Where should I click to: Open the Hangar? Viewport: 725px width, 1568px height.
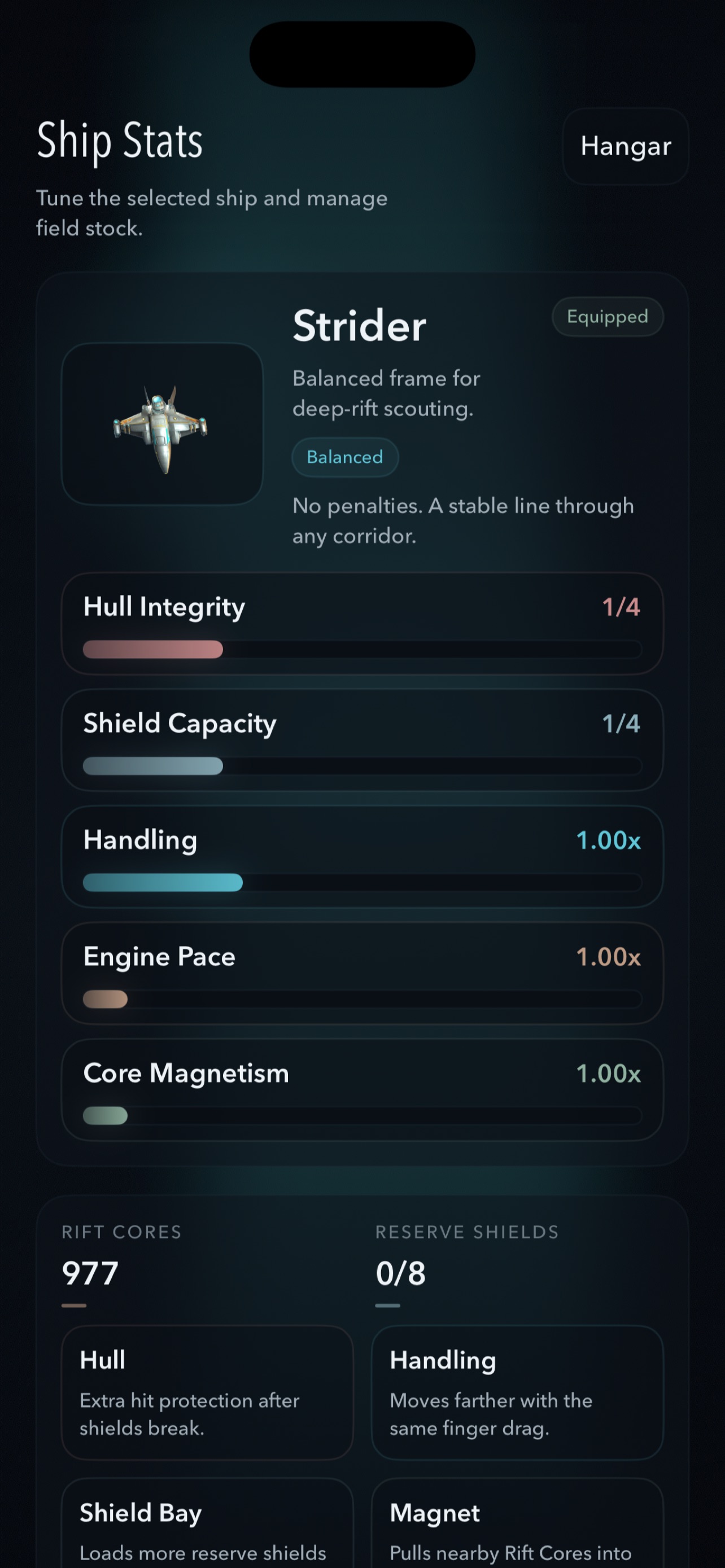(x=625, y=147)
